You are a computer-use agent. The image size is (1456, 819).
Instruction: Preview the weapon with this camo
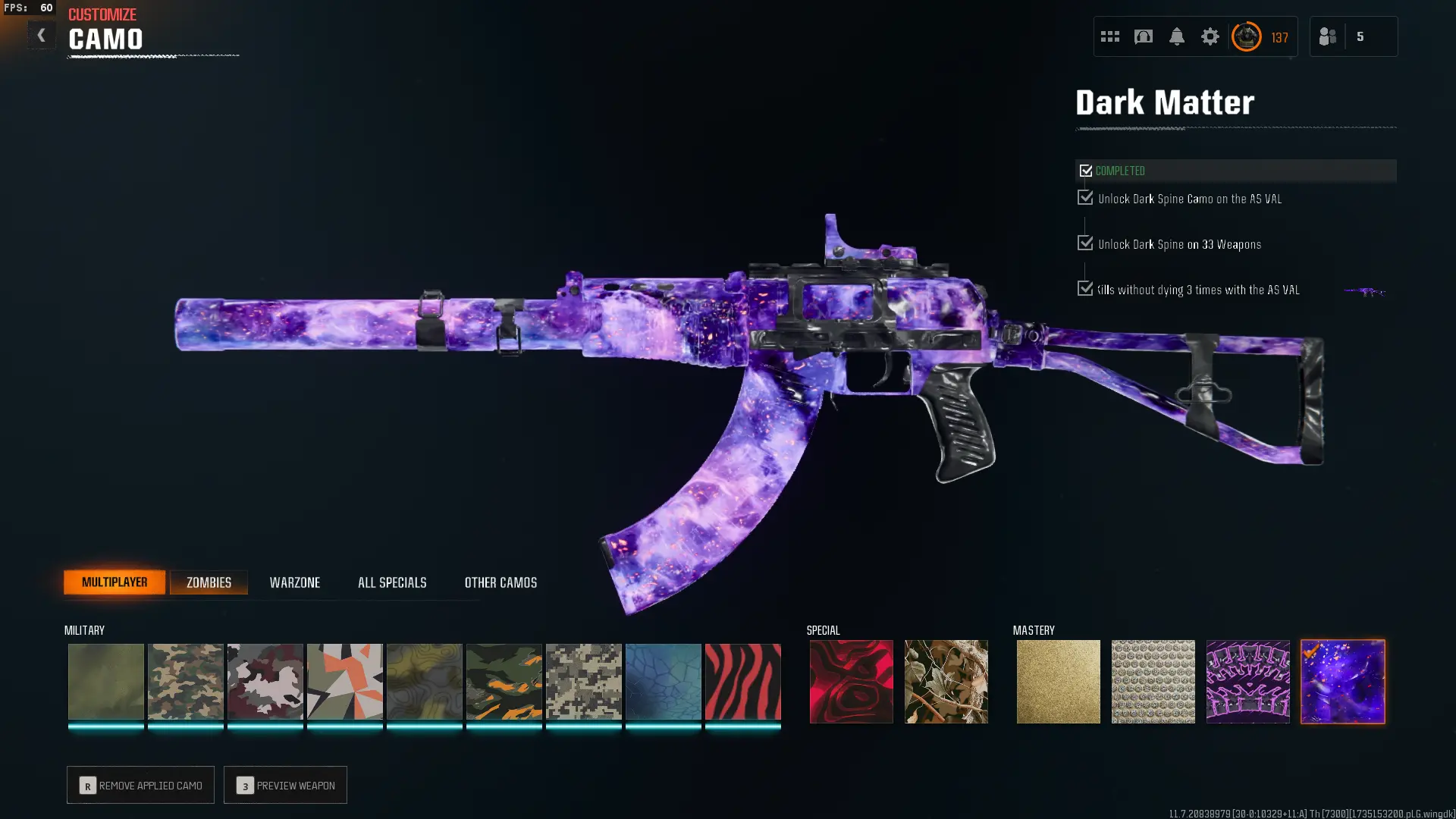[x=285, y=785]
